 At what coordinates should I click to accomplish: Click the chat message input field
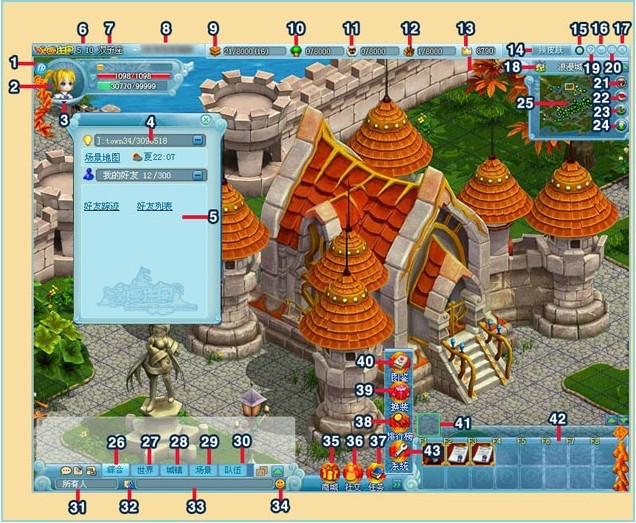200,485
